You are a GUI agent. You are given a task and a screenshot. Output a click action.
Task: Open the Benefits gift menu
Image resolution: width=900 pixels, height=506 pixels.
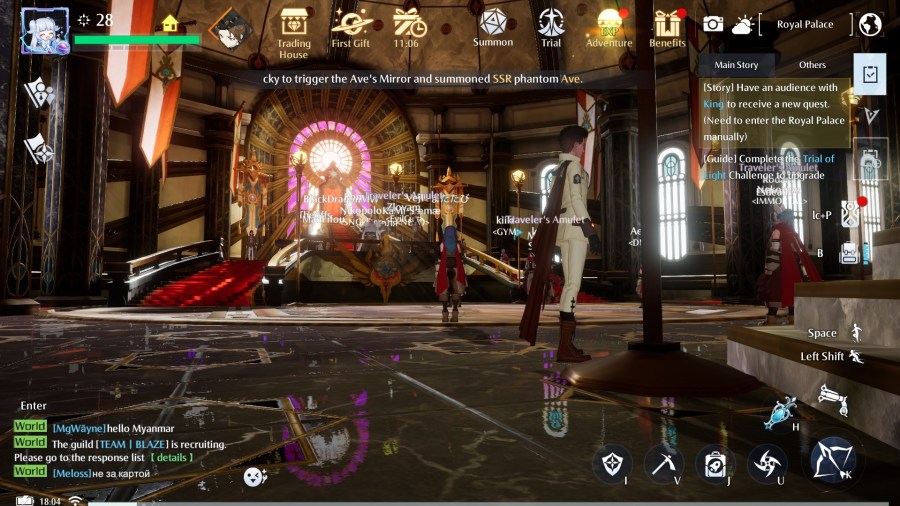pos(667,28)
